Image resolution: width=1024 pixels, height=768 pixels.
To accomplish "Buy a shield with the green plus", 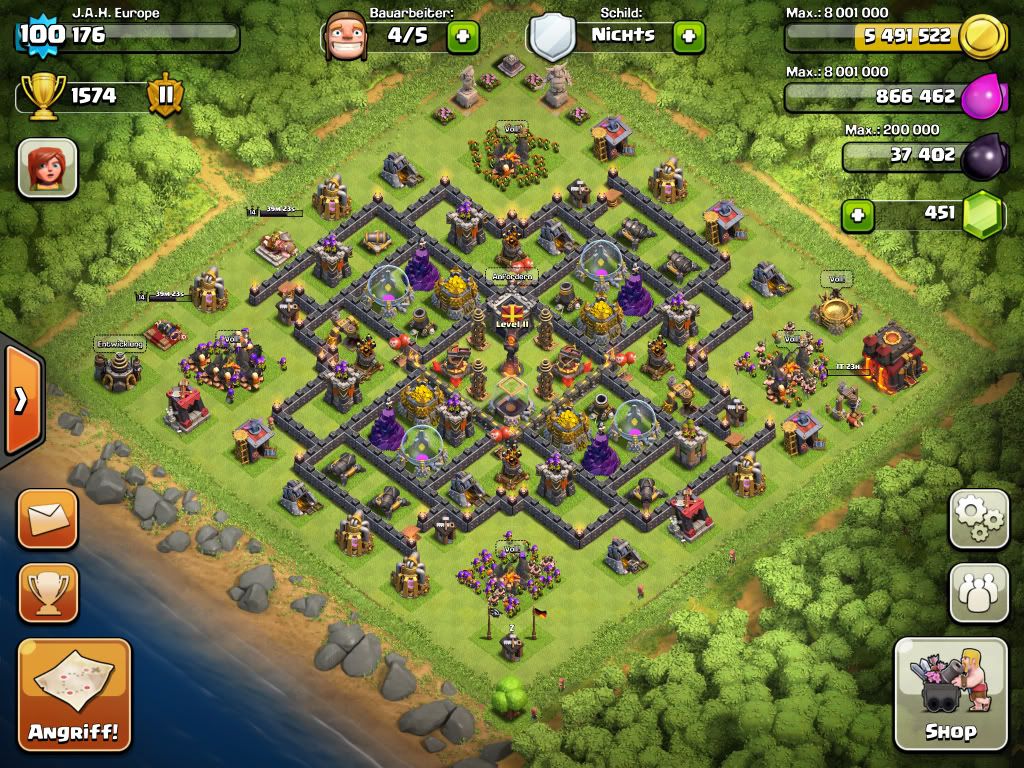I will coord(688,37).
